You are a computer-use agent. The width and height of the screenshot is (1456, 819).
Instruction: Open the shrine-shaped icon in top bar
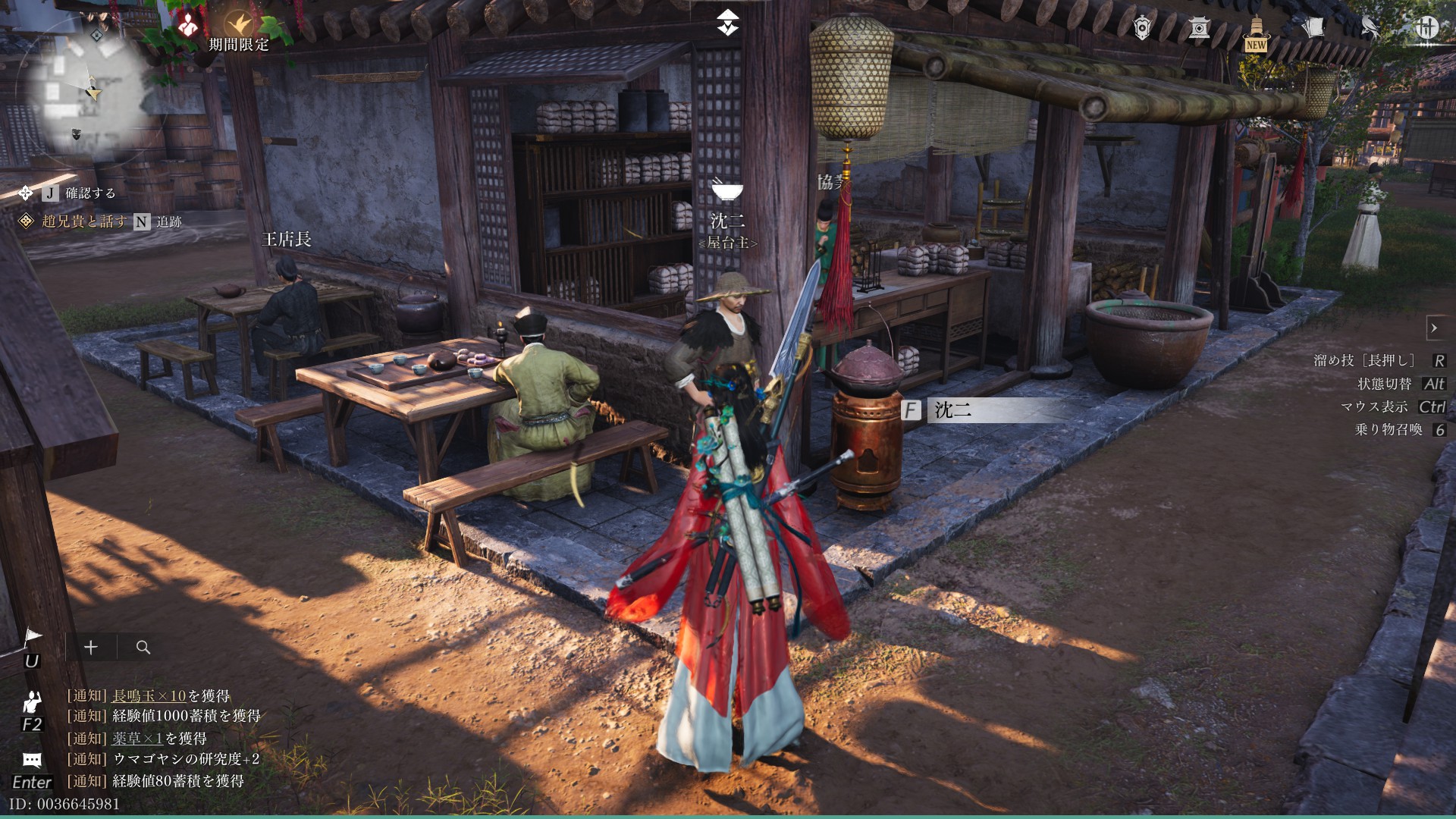(1199, 28)
